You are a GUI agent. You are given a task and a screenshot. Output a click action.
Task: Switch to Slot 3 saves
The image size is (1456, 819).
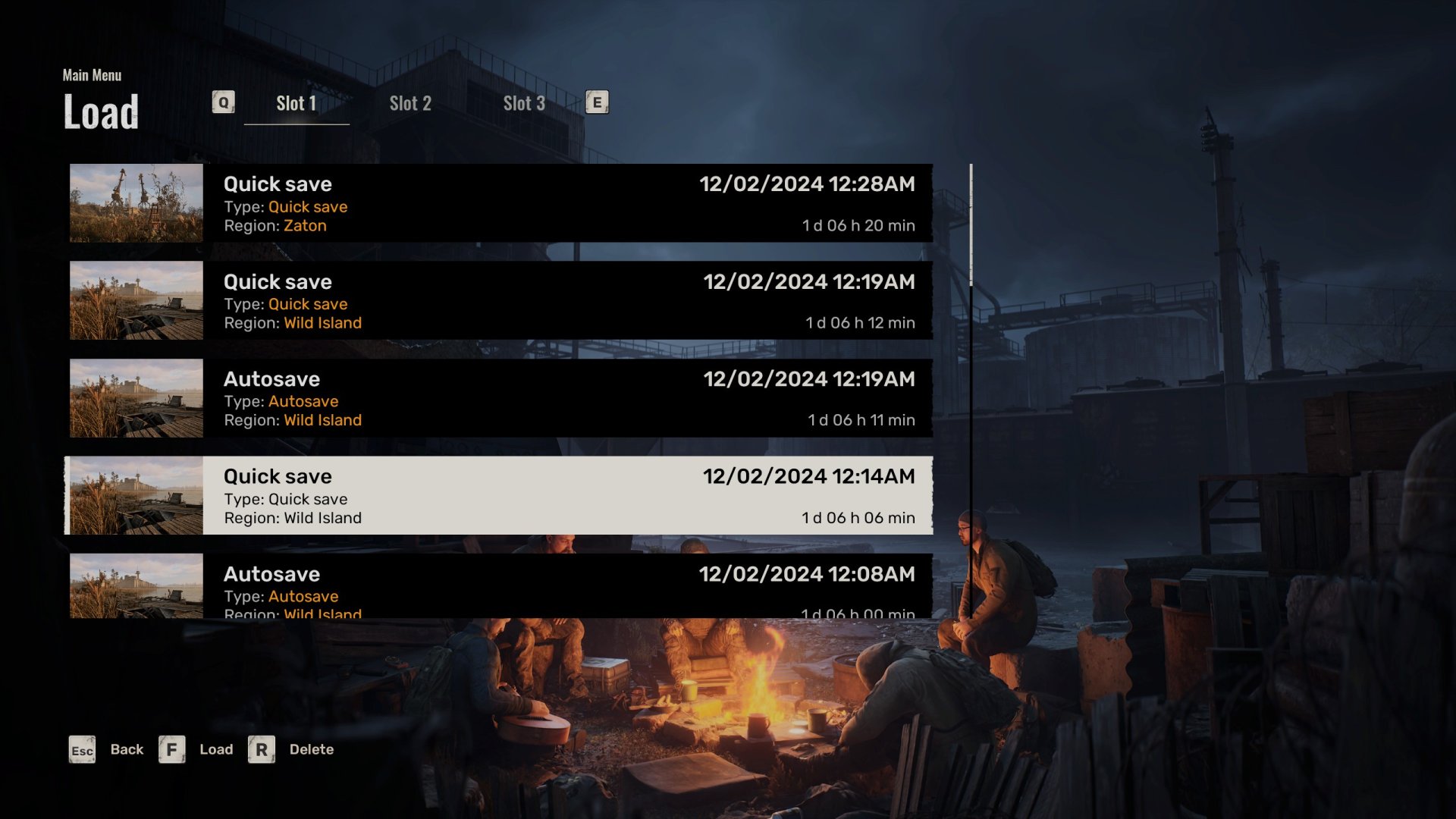coord(524,104)
